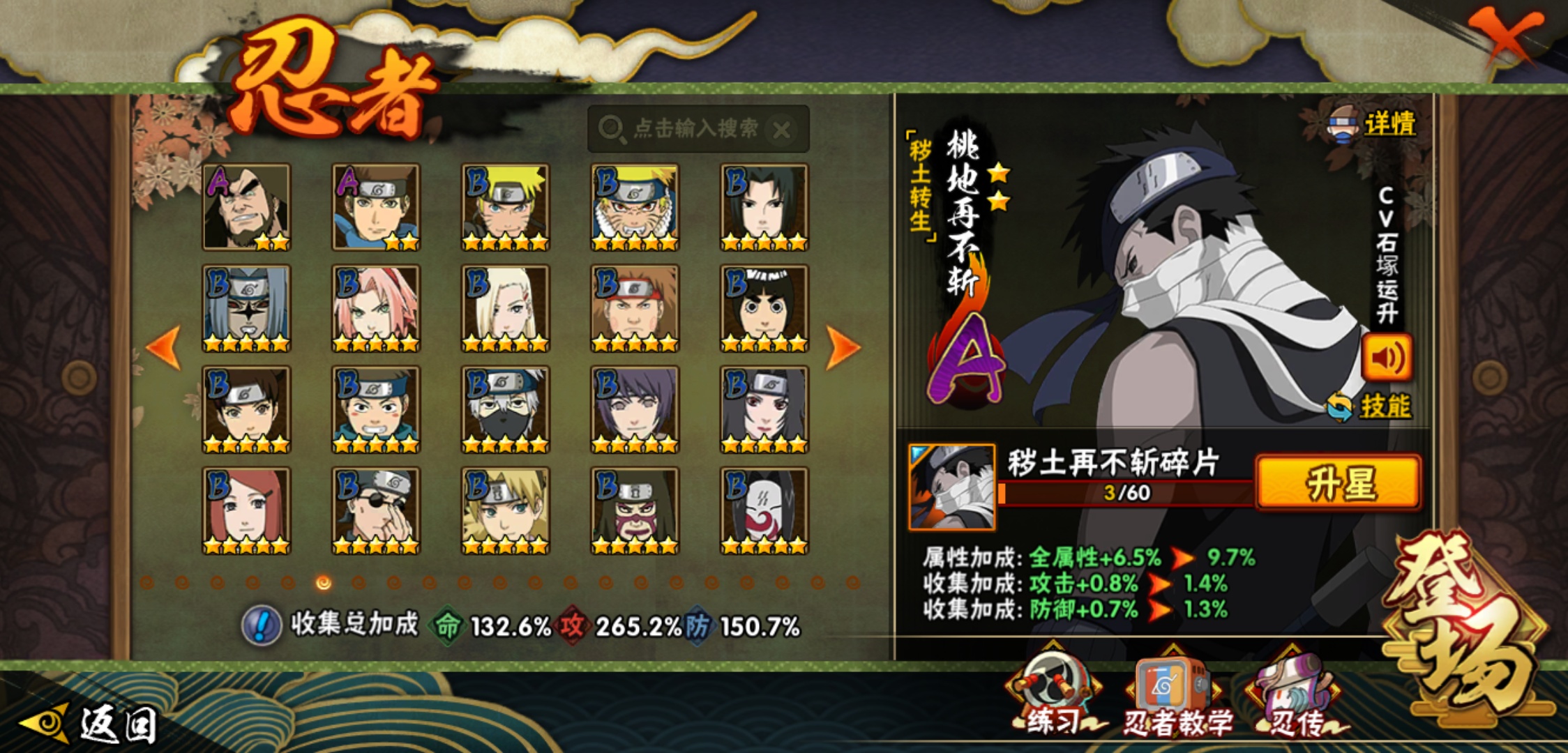Select the pink-haired Sakura portrait
1568x753 pixels.
(375, 308)
